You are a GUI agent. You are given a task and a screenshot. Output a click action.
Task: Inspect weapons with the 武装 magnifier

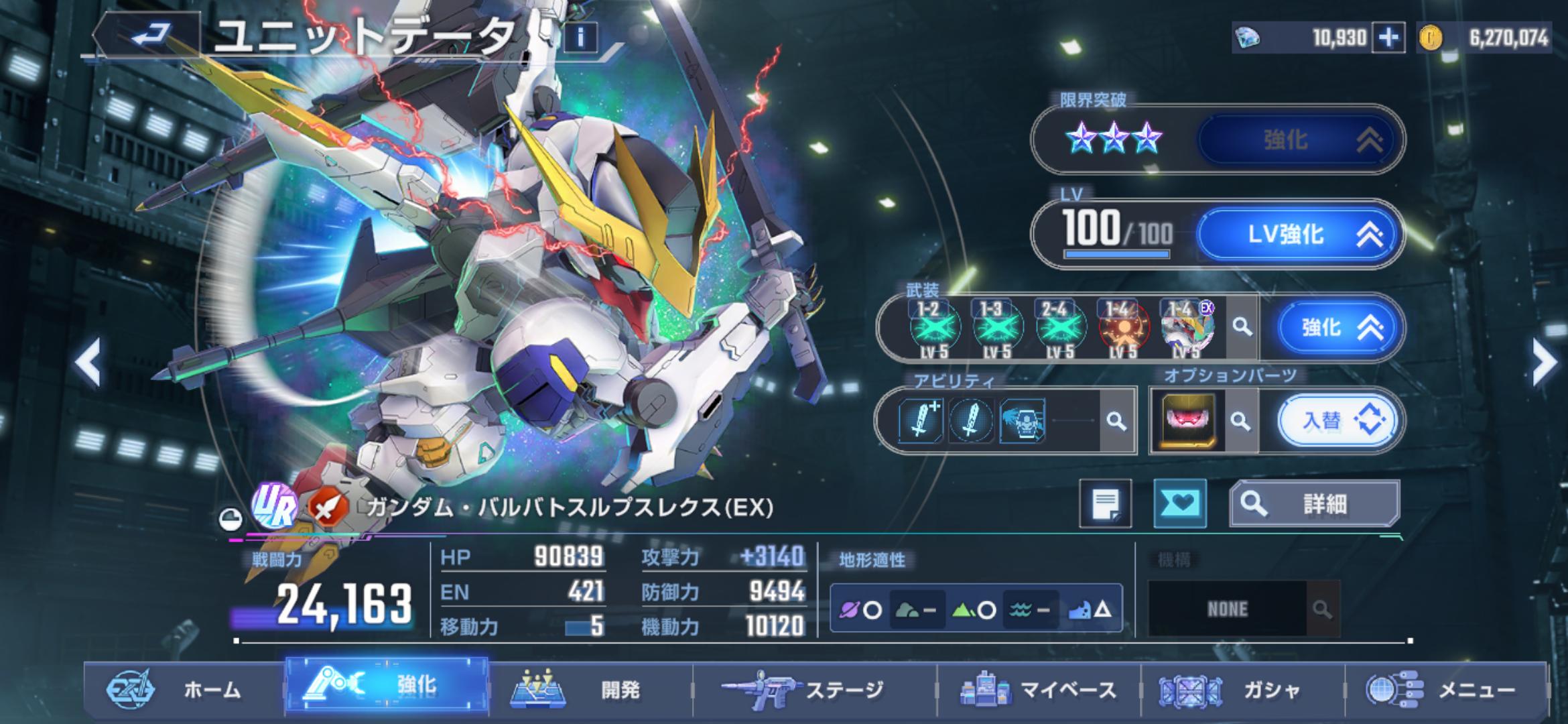(x=1242, y=327)
